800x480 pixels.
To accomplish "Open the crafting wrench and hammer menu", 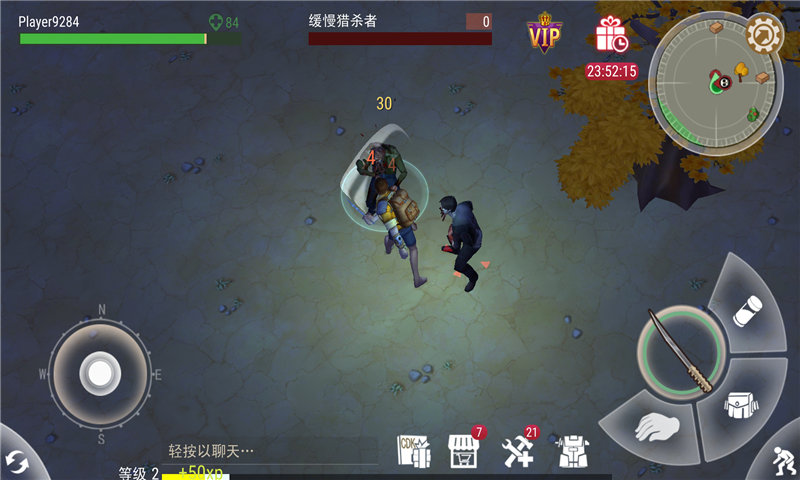I will pyautogui.click(x=518, y=450).
